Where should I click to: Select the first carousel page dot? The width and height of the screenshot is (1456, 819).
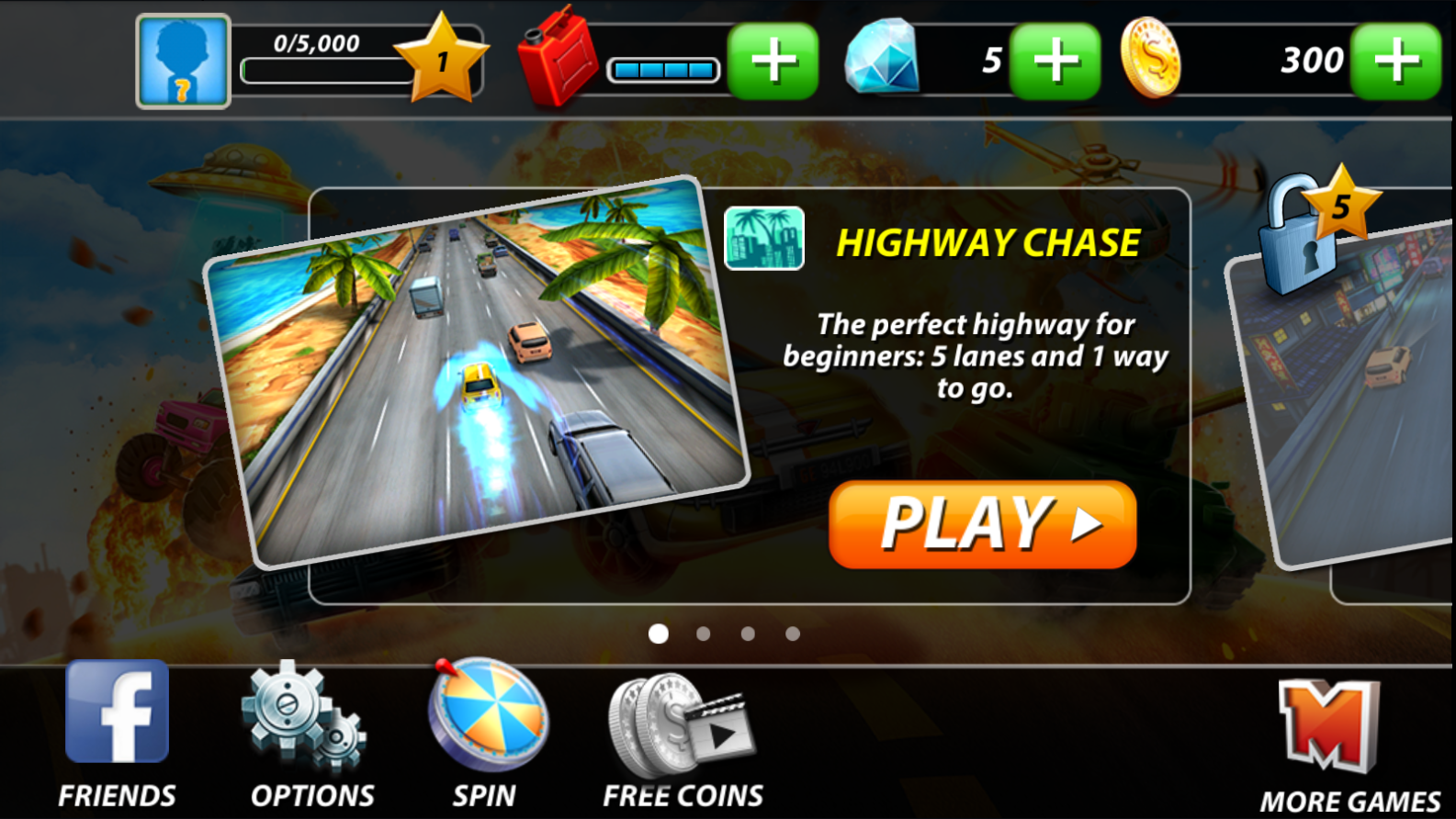(658, 633)
